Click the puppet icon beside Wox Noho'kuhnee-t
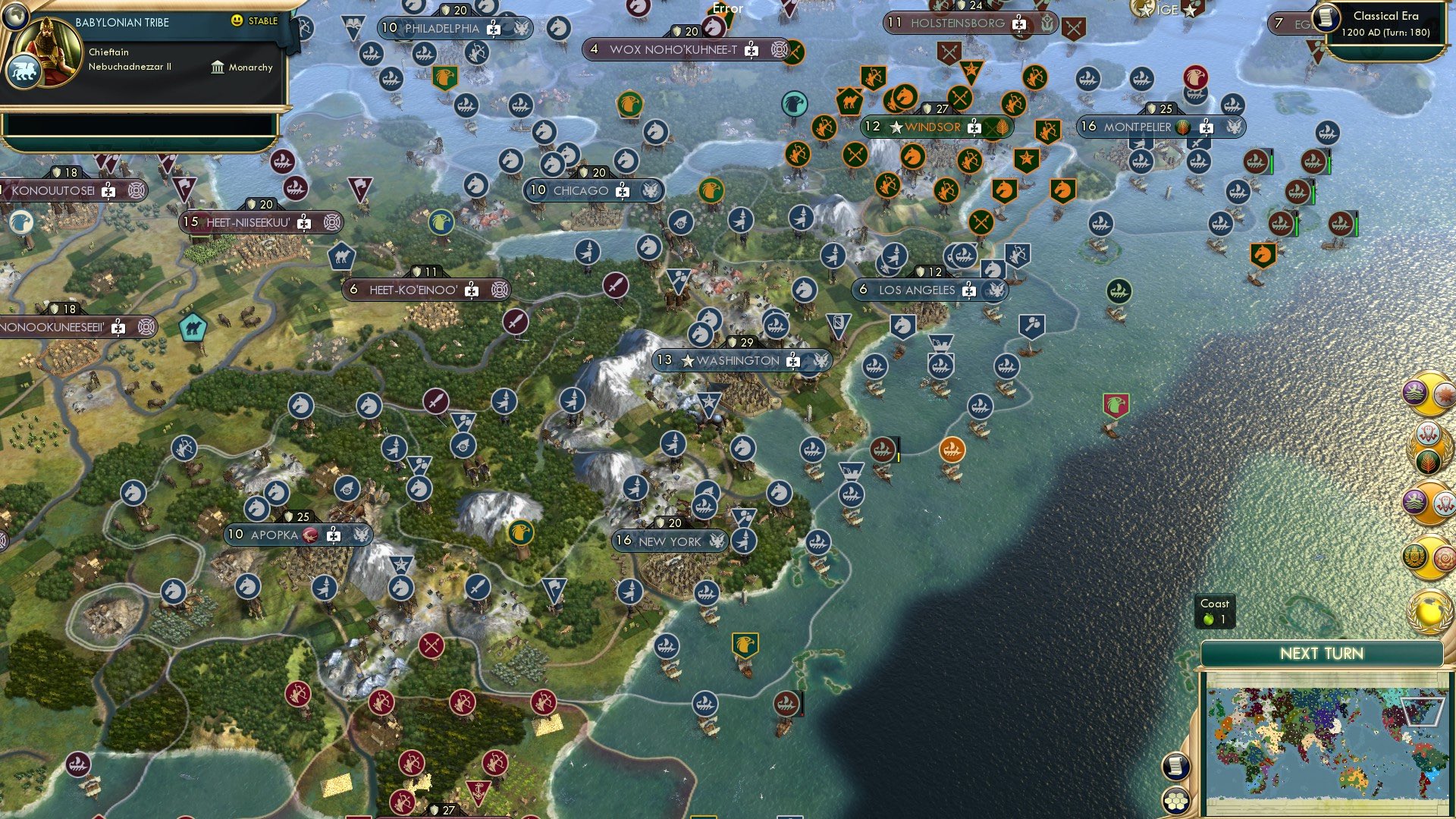Screen dimensions: 1456x819 [778, 48]
